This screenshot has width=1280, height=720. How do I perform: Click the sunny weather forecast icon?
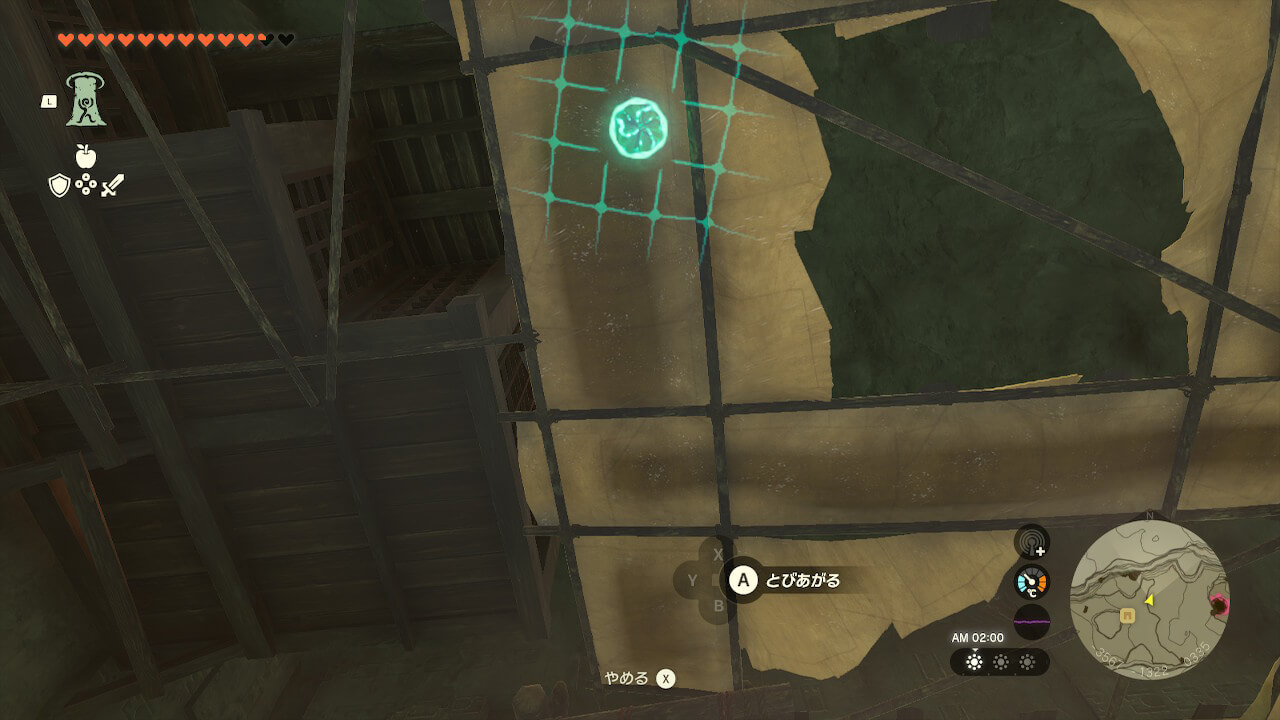coord(974,662)
